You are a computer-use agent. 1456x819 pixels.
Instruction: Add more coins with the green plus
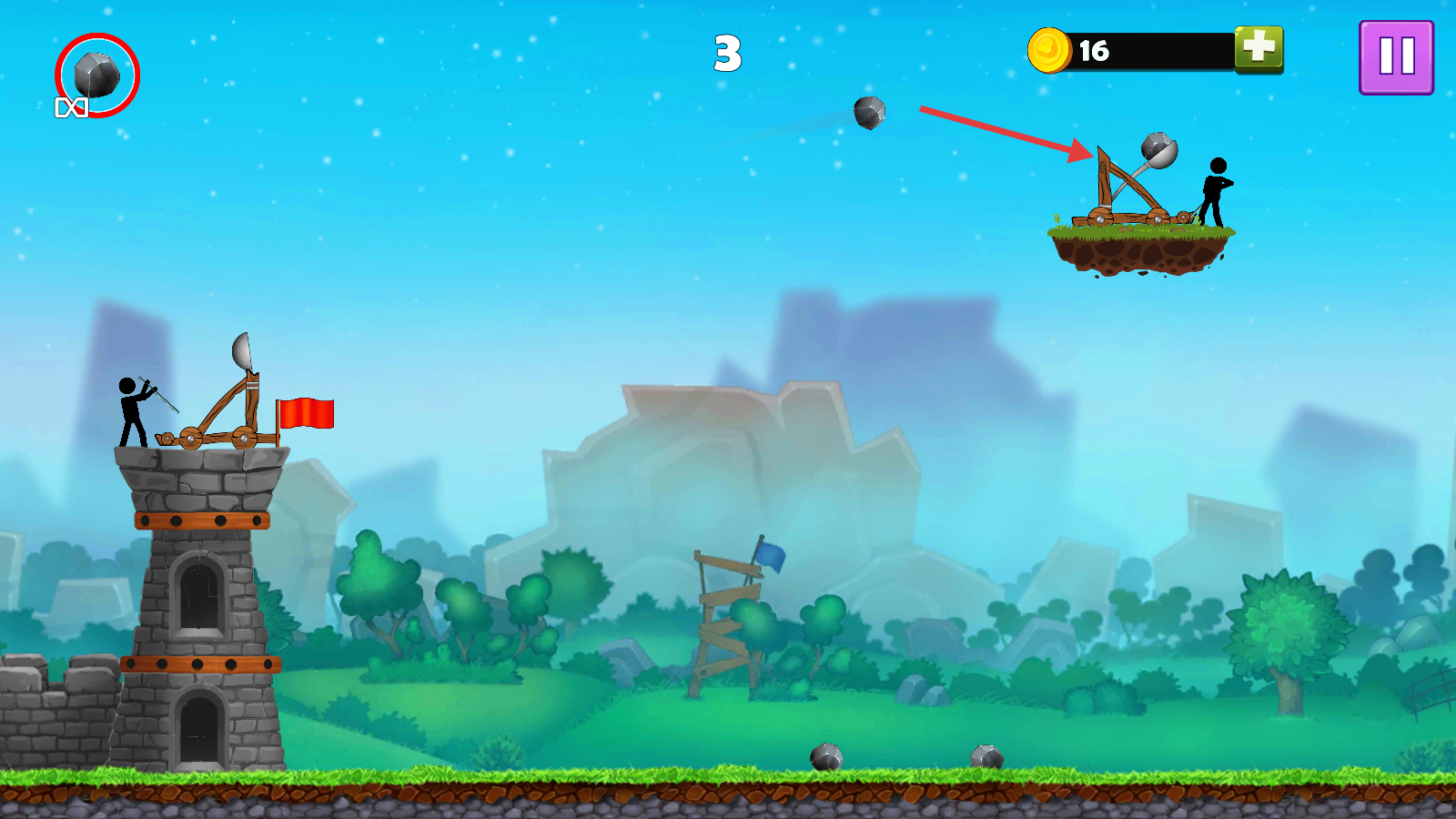(x=1259, y=48)
